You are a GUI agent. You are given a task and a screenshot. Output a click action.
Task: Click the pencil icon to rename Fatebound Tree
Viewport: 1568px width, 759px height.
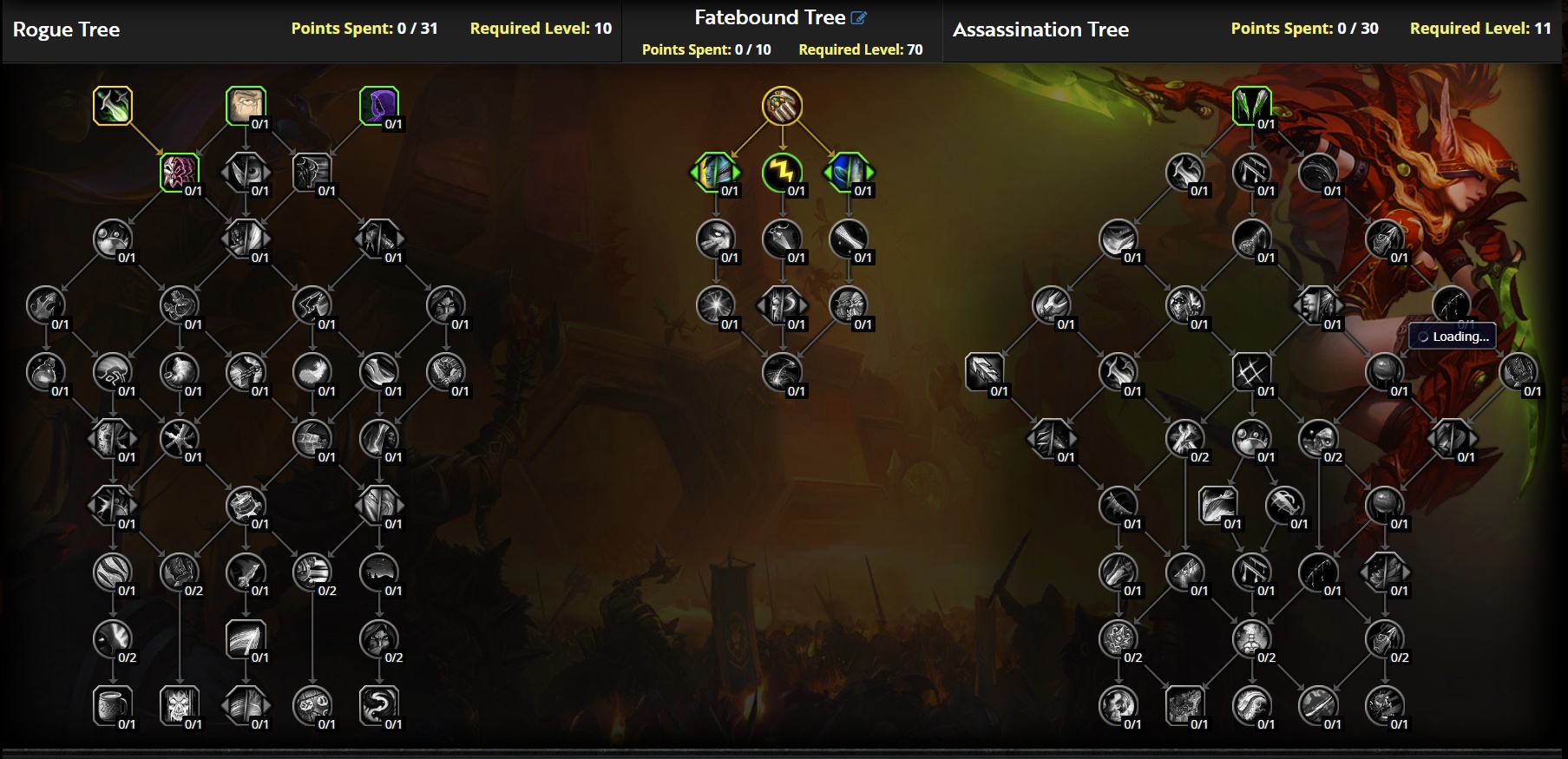pyautogui.click(x=858, y=16)
